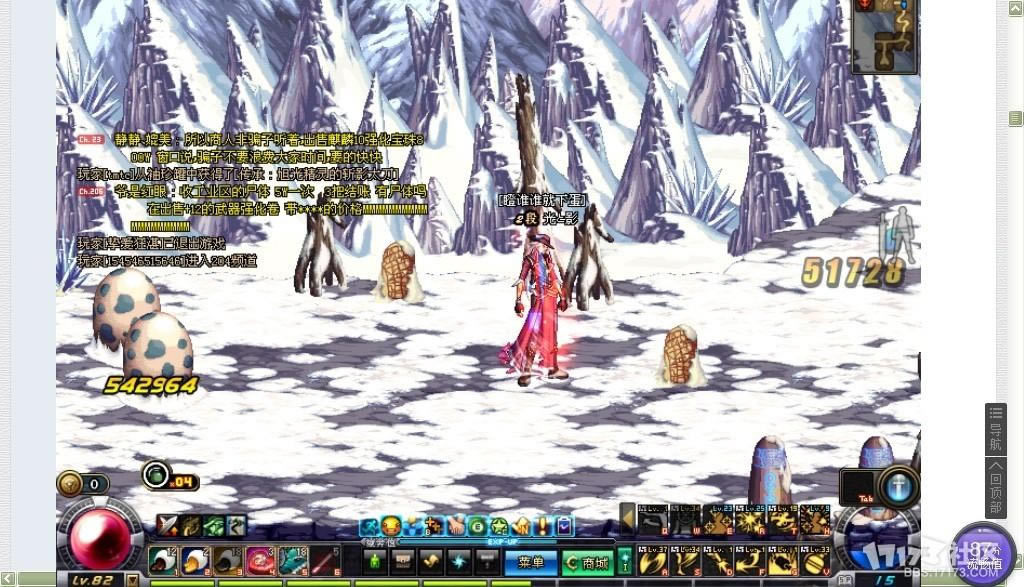
Task: Collapse the skill bar with left arrow
Action: click(x=628, y=518)
